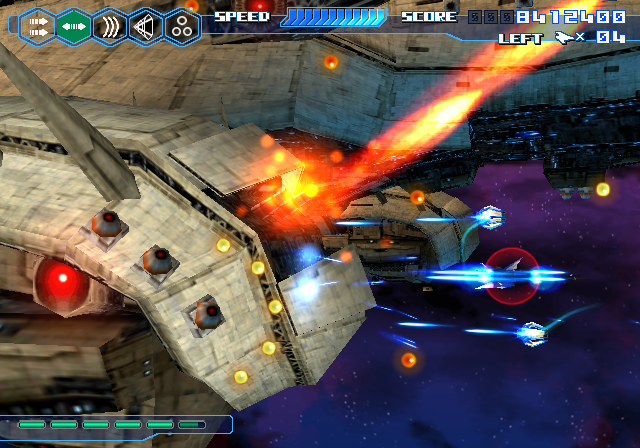Viewport: 640px width, 448px height.
Task: Pick the wireframe cone weapon icon
Action: pos(146,26)
